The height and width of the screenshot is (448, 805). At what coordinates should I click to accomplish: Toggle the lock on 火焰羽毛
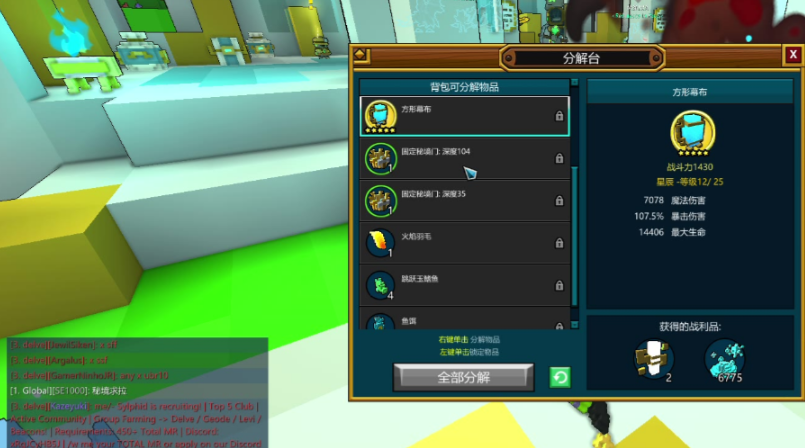click(x=559, y=243)
